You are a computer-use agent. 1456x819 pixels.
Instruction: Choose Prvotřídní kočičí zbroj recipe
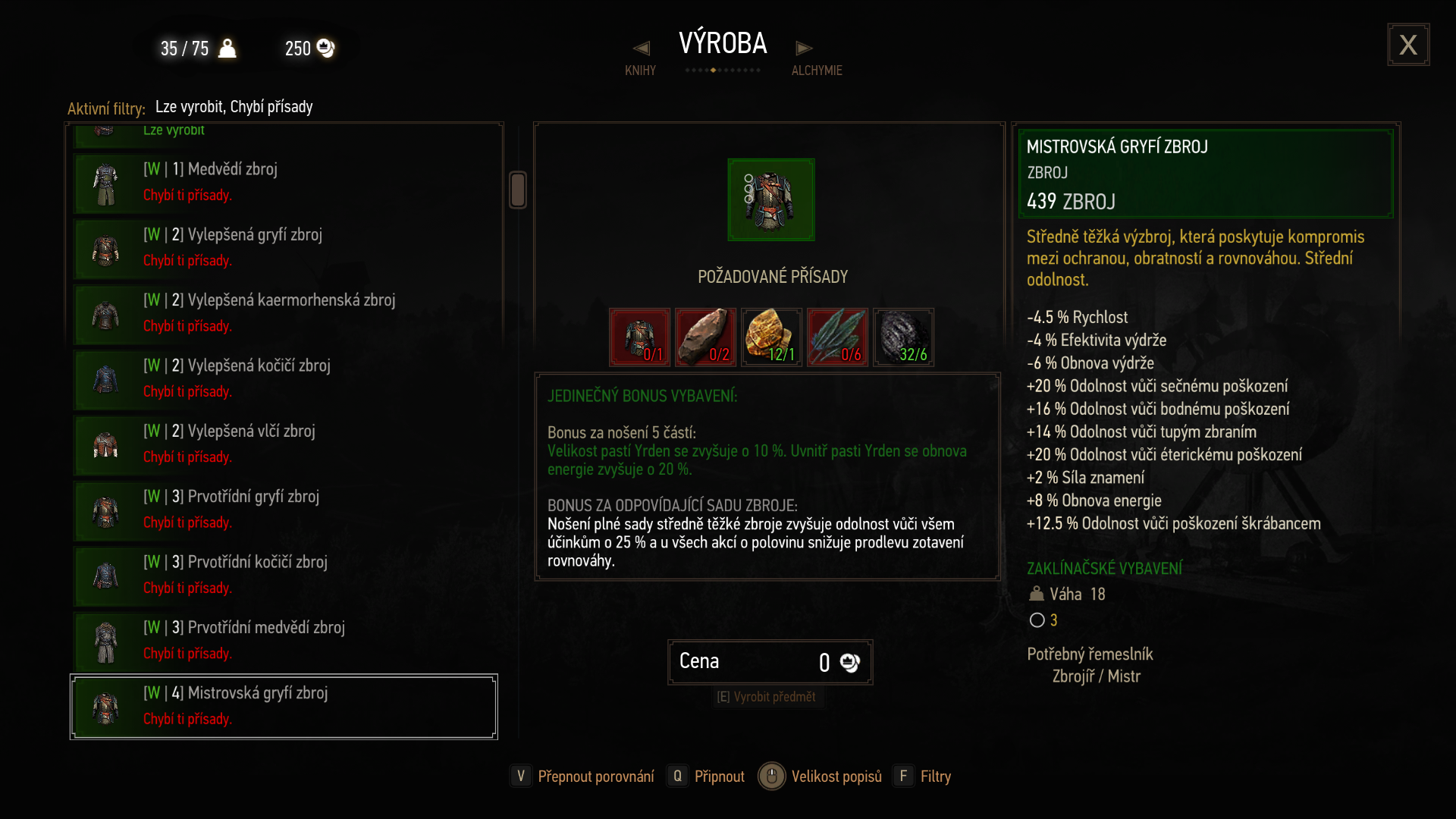[284, 576]
